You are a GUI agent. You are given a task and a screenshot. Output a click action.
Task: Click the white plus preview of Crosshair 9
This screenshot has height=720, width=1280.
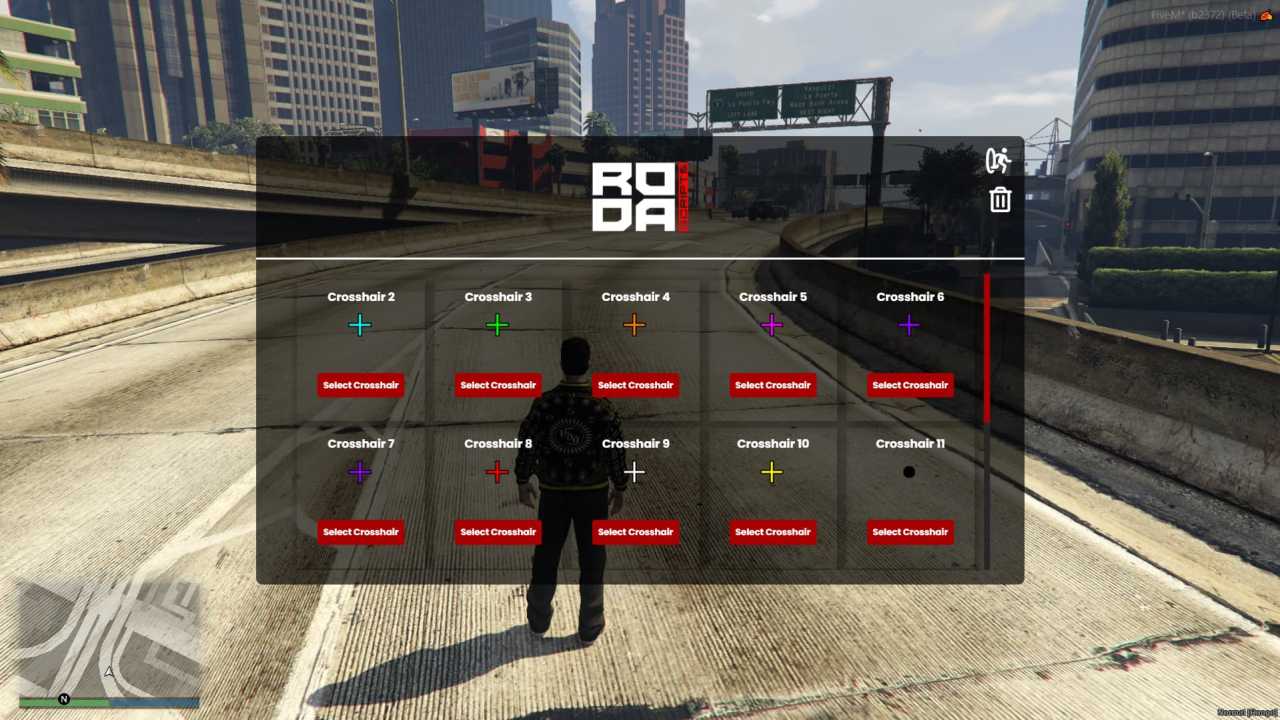click(635, 471)
